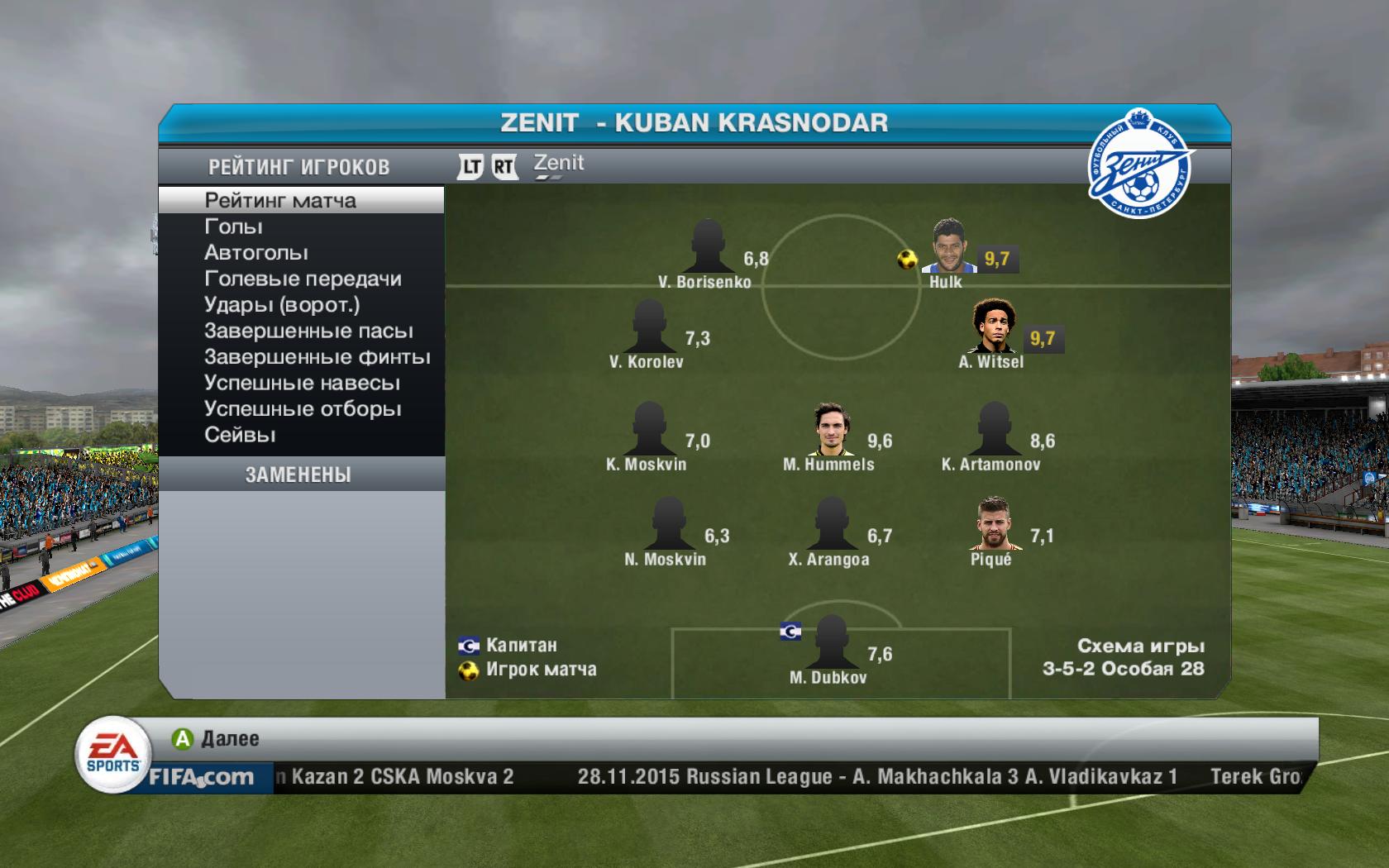This screenshot has height=868, width=1389.
Task: Select Удары (ворот.) in the list
Action: tap(282, 305)
